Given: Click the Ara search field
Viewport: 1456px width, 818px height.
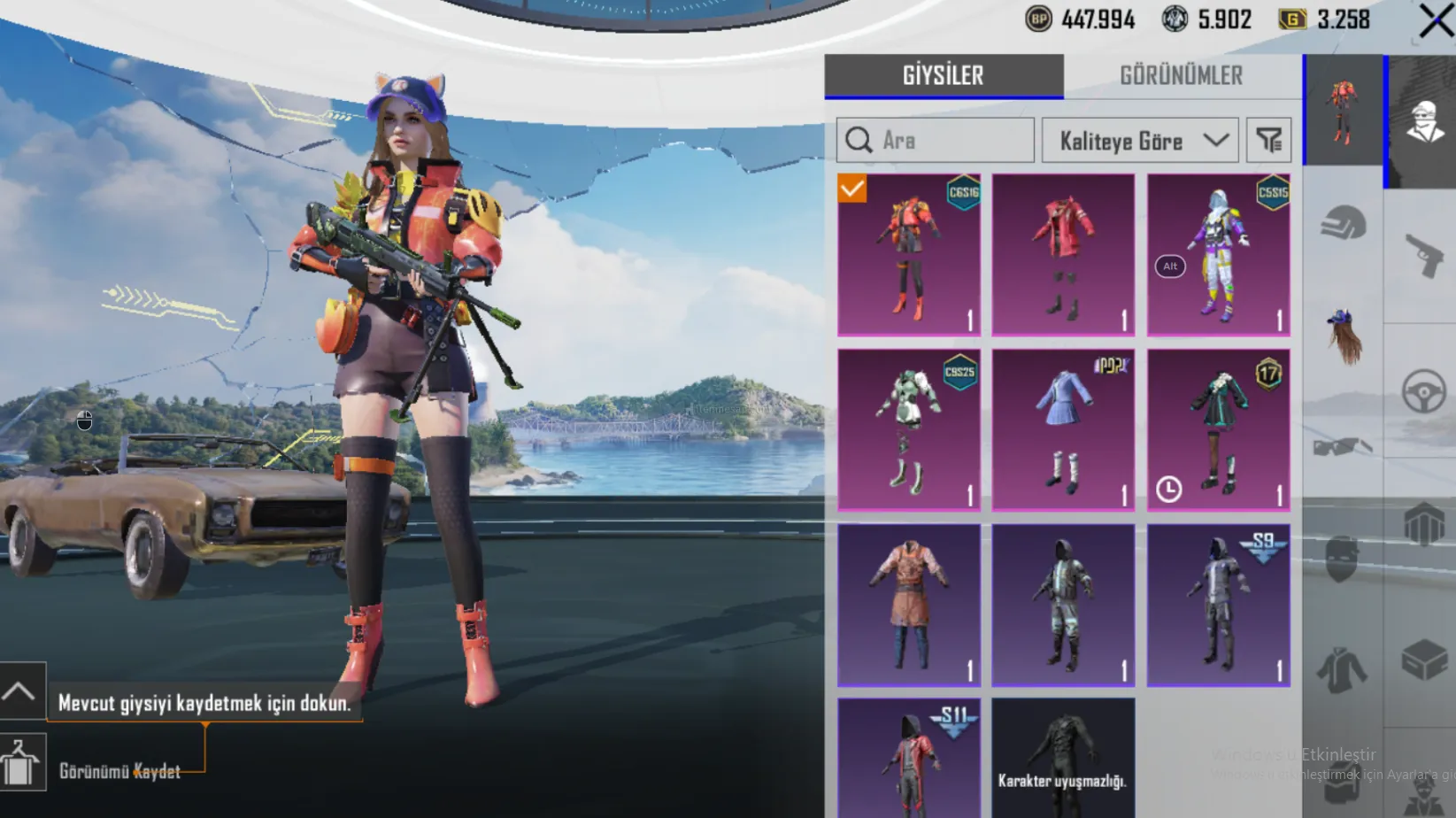Looking at the screenshot, I should [x=936, y=140].
